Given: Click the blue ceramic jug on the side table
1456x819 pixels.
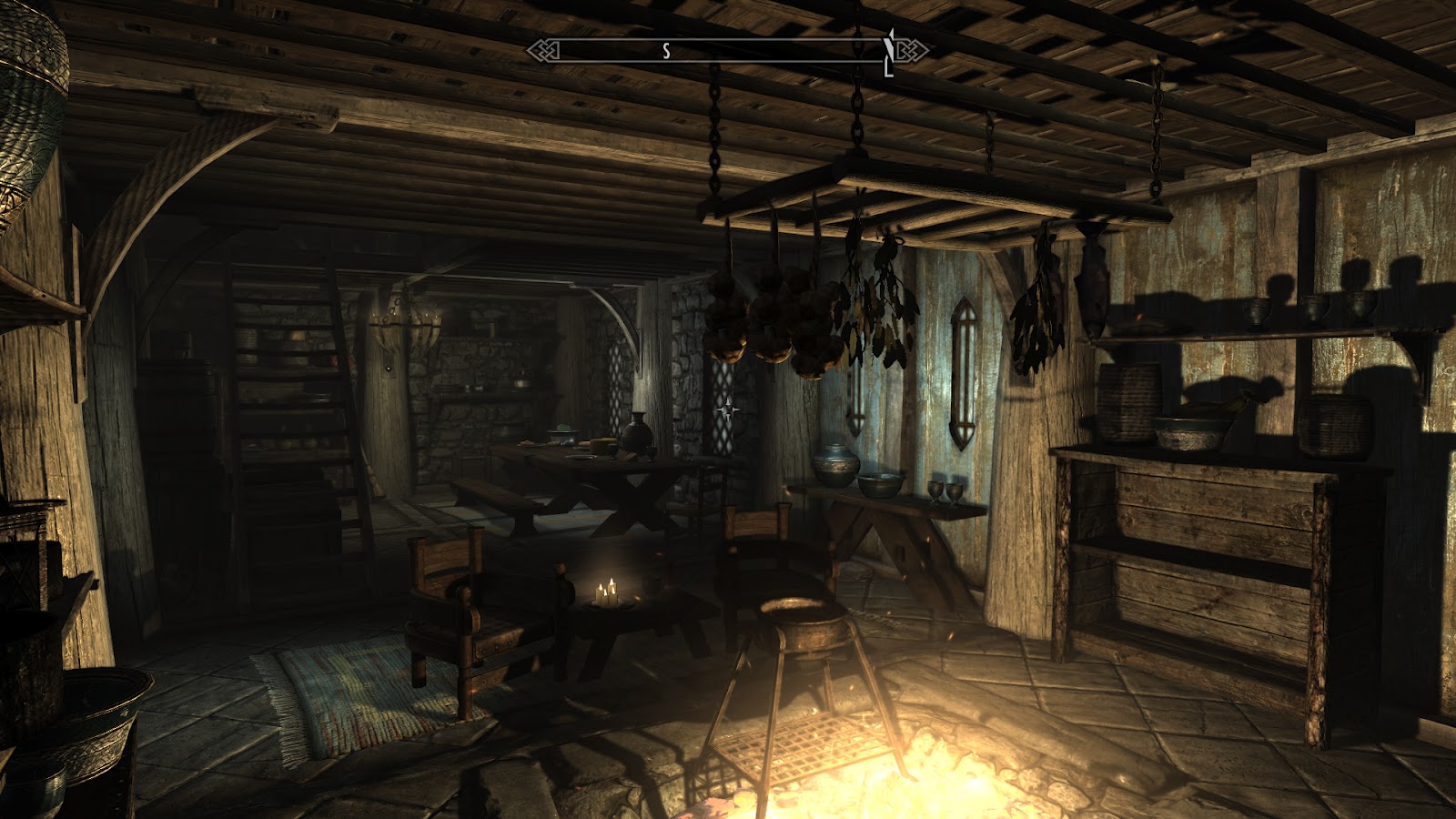Looking at the screenshot, I should coord(833,464).
